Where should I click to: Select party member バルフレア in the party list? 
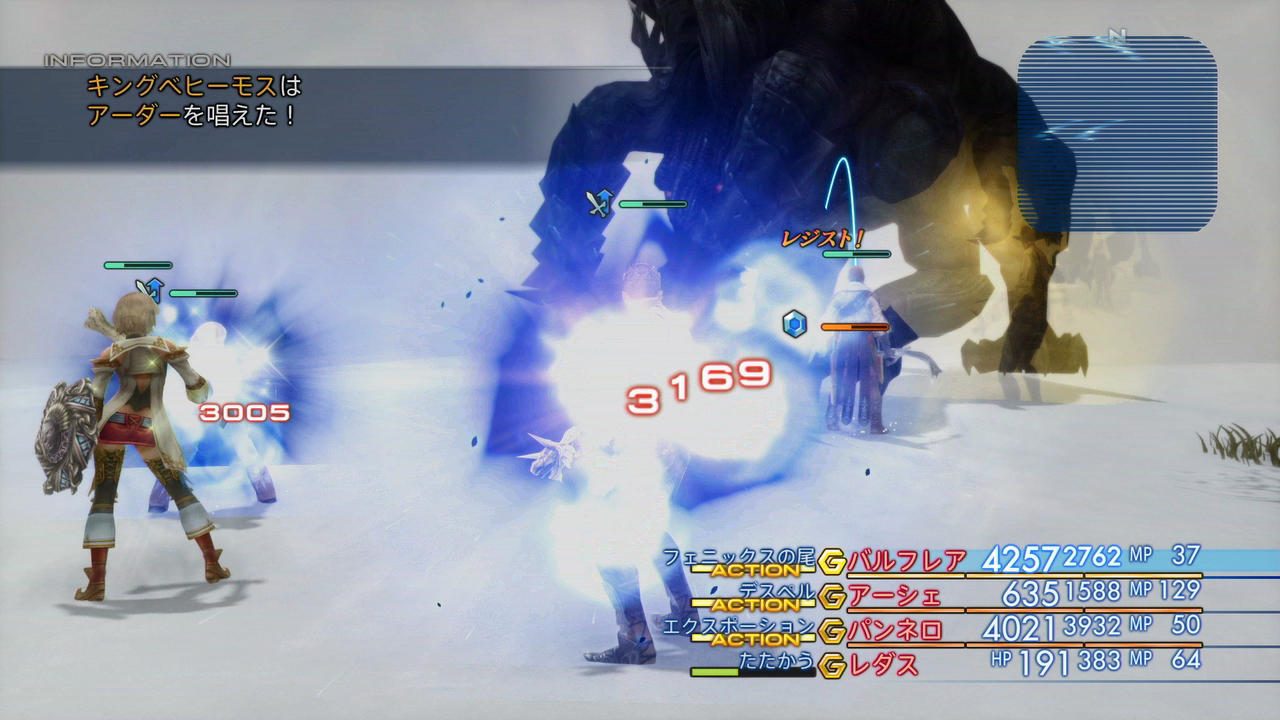click(x=907, y=561)
